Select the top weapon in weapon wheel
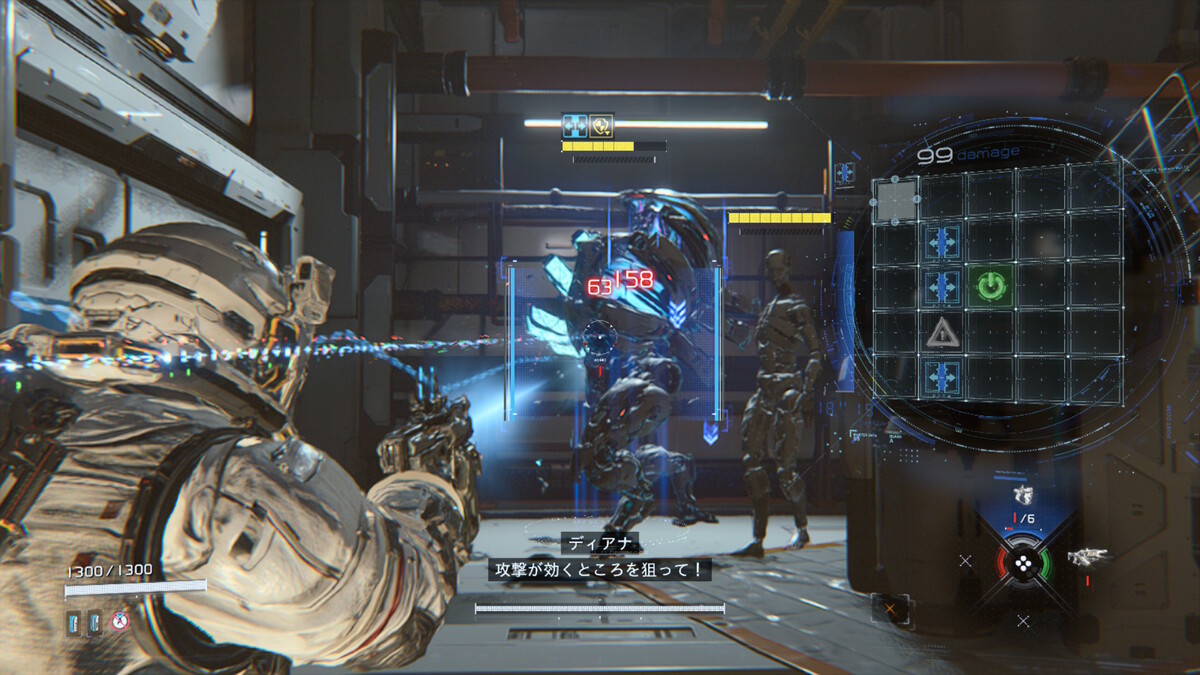 click(x=1022, y=496)
